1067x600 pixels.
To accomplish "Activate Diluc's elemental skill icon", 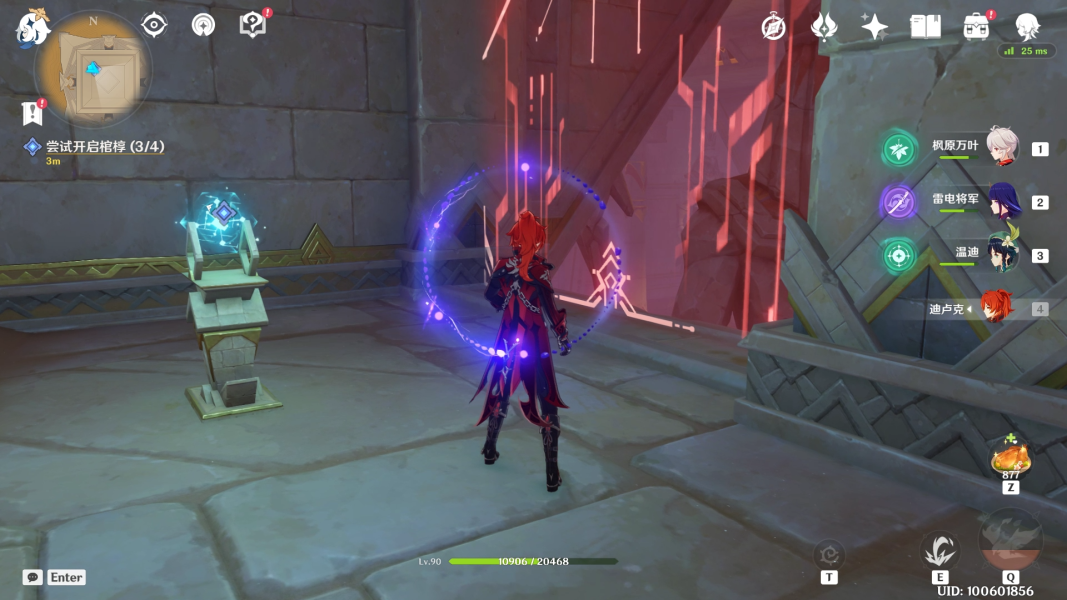I will (939, 550).
